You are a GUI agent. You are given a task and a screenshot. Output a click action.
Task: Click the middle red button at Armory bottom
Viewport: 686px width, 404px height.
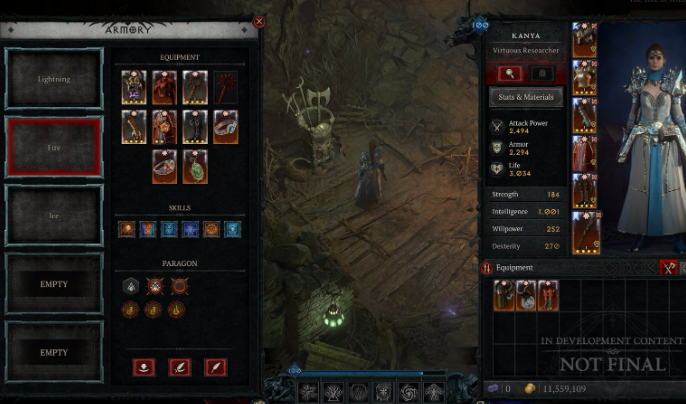click(180, 367)
